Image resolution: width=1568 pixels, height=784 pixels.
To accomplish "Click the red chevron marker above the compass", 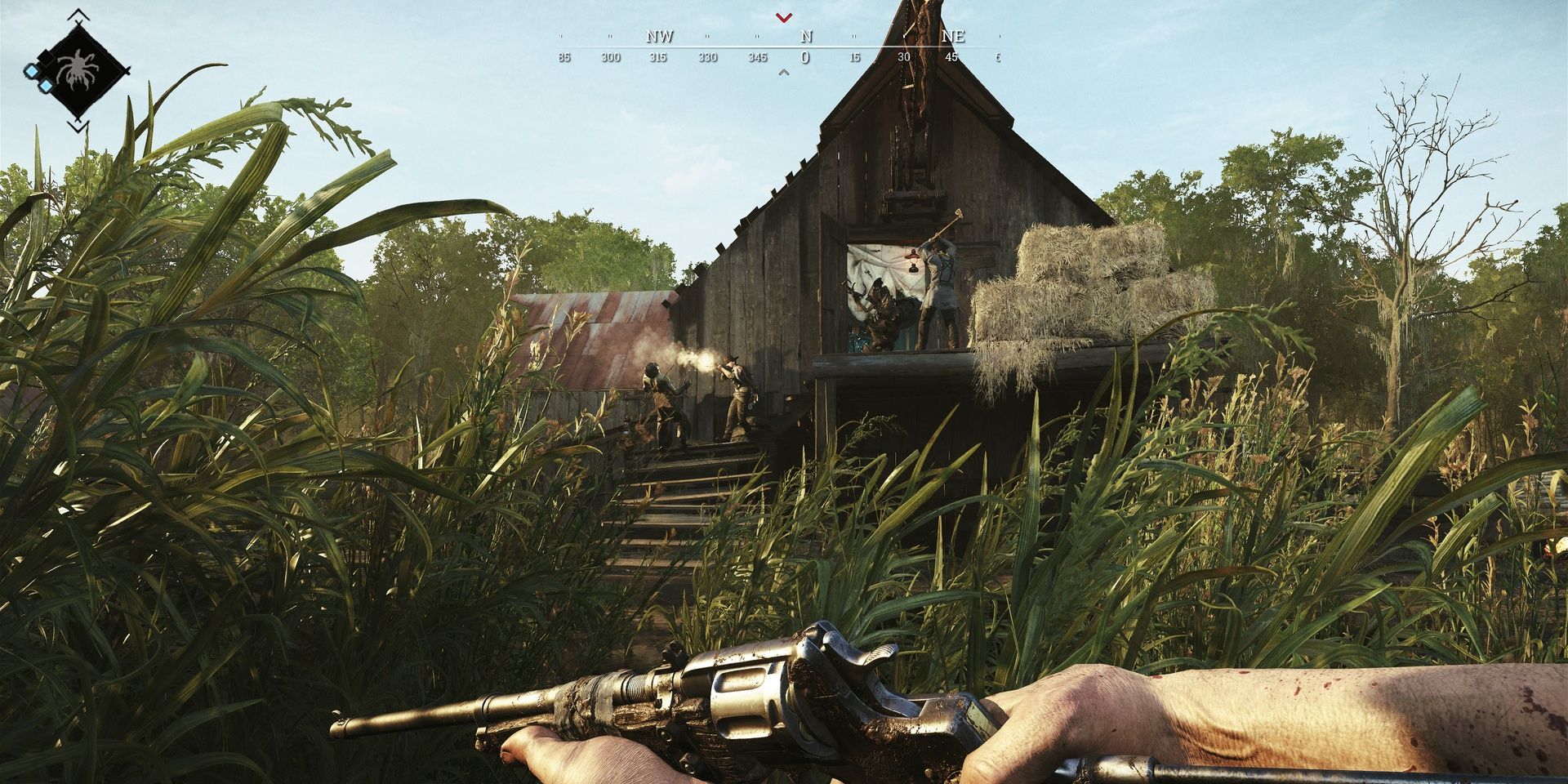I will [783, 18].
